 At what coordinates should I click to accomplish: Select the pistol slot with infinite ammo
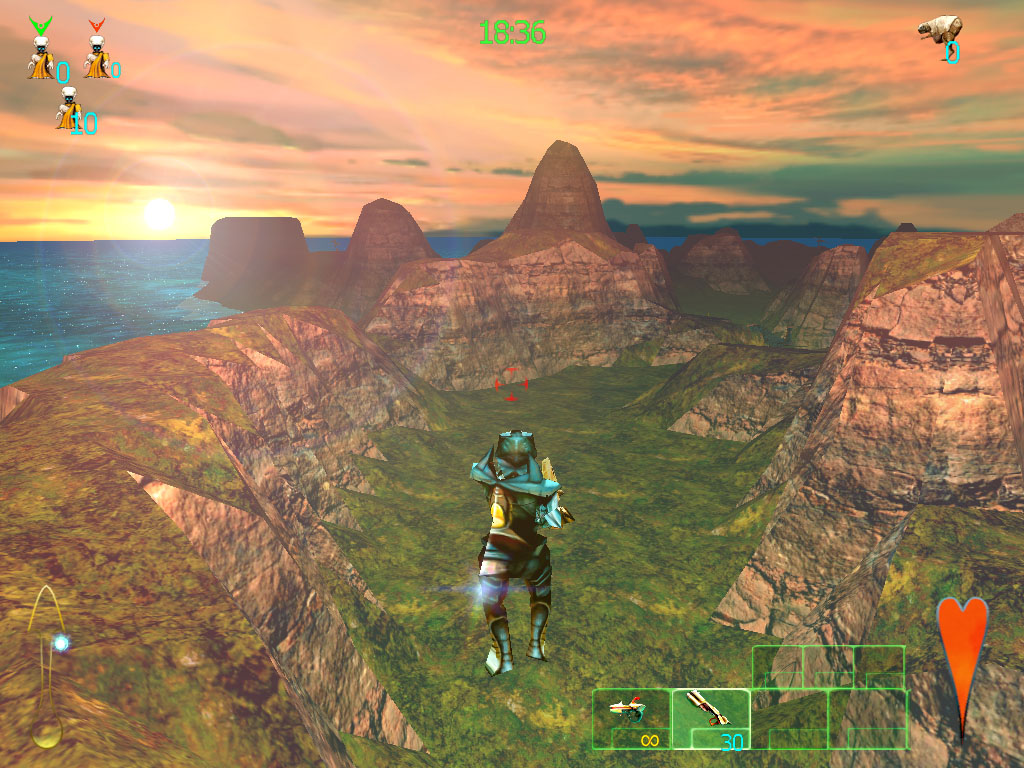pos(631,718)
